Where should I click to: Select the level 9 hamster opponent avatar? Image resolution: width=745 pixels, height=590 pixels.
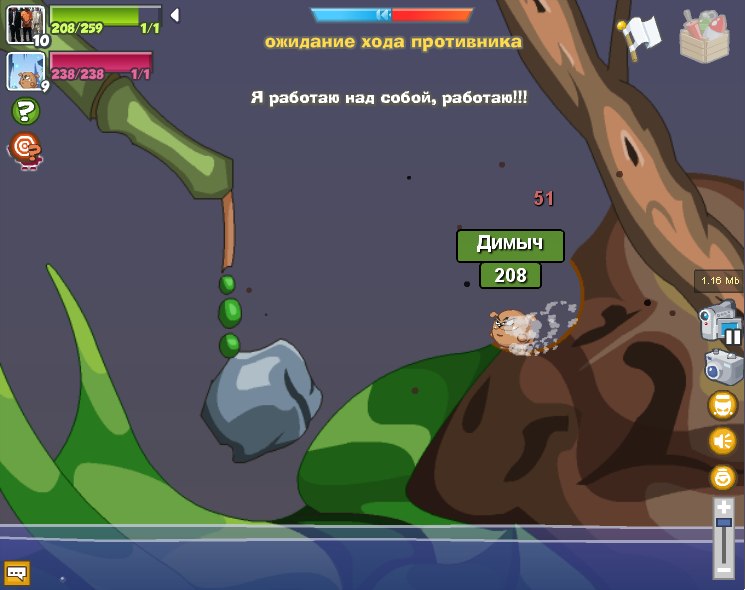pyautogui.click(x=25, y=71)
